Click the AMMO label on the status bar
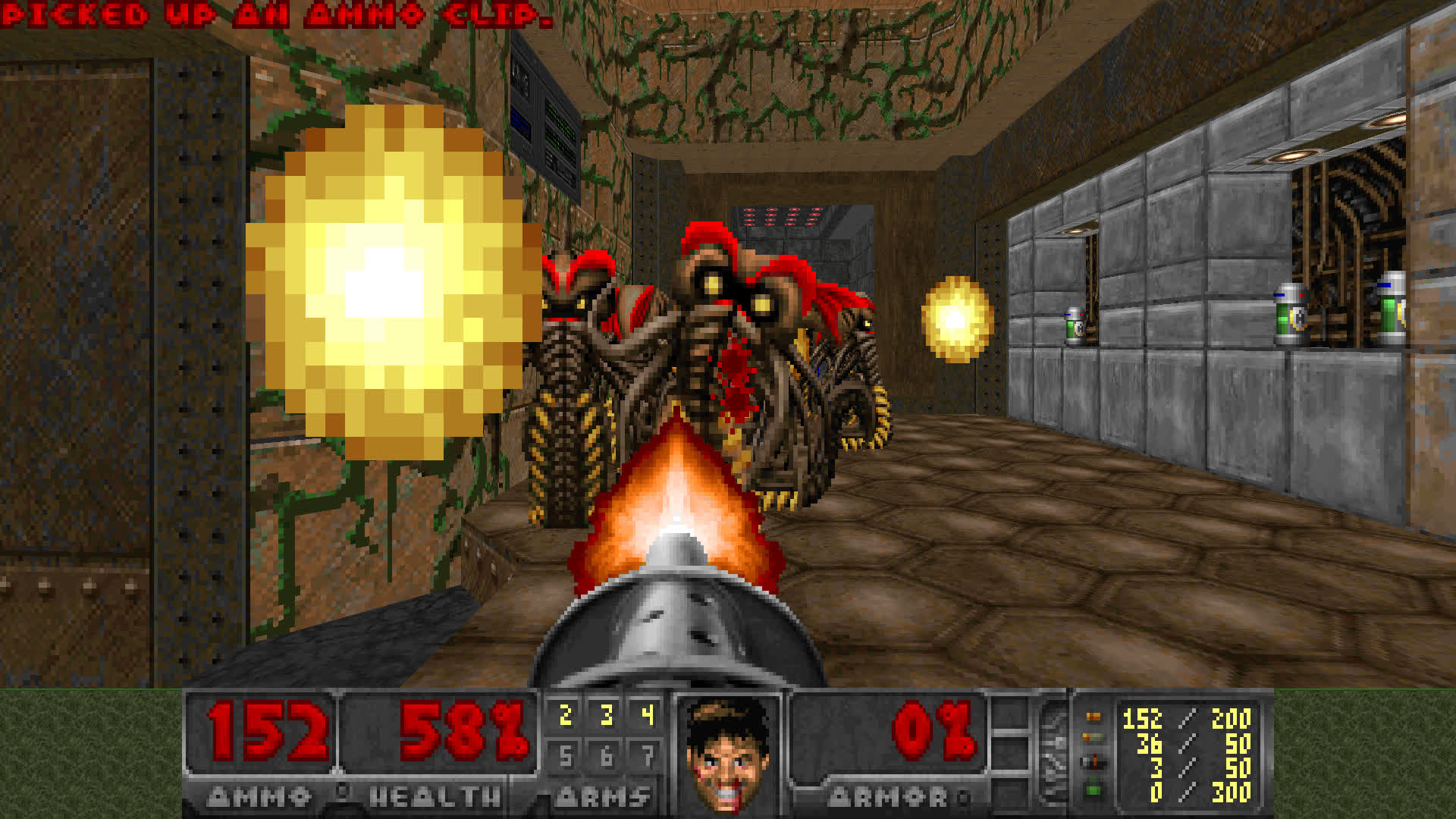The image size is (1456, 819). (258, 796)
